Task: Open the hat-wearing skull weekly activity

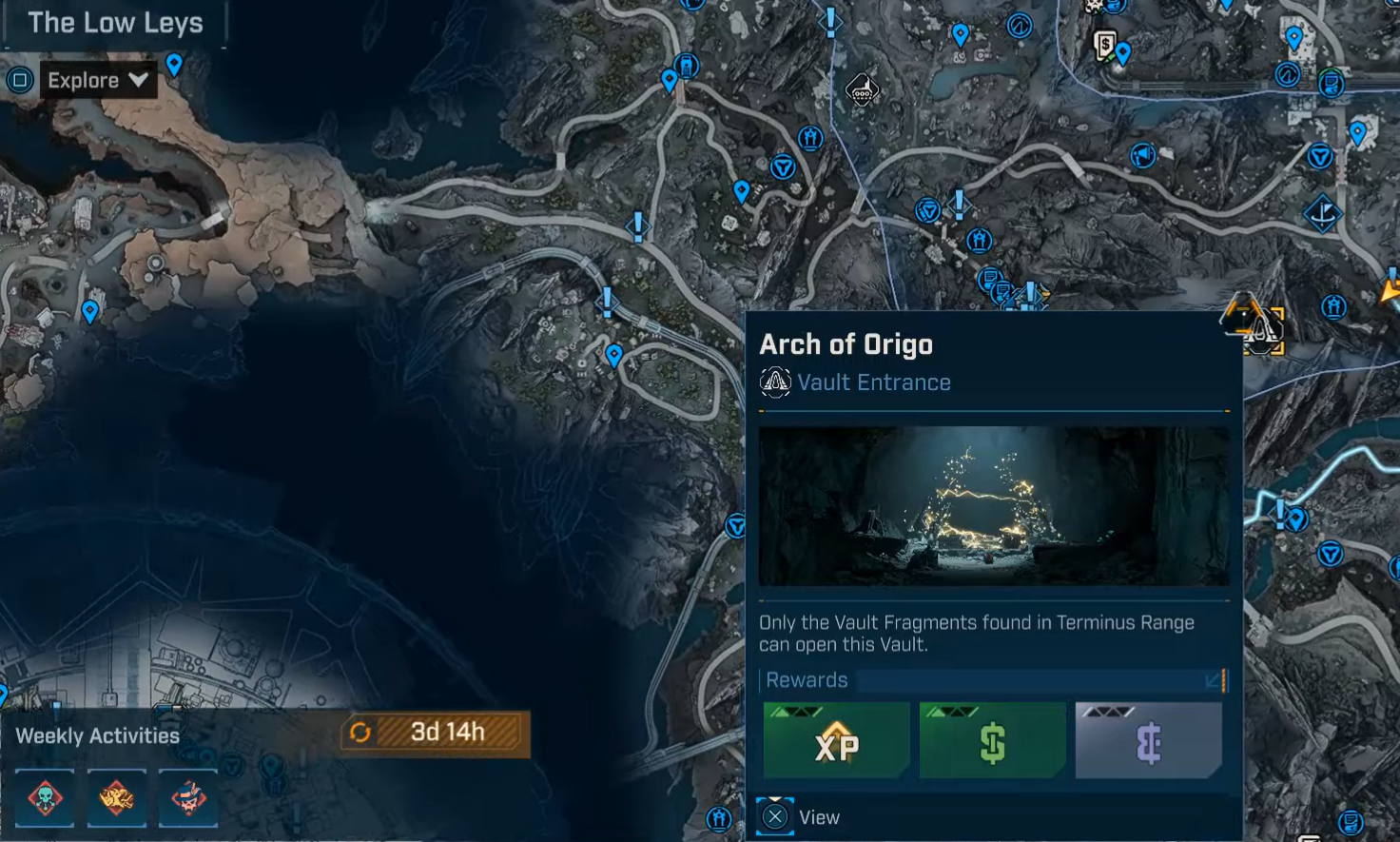Action: pos(188,797)
